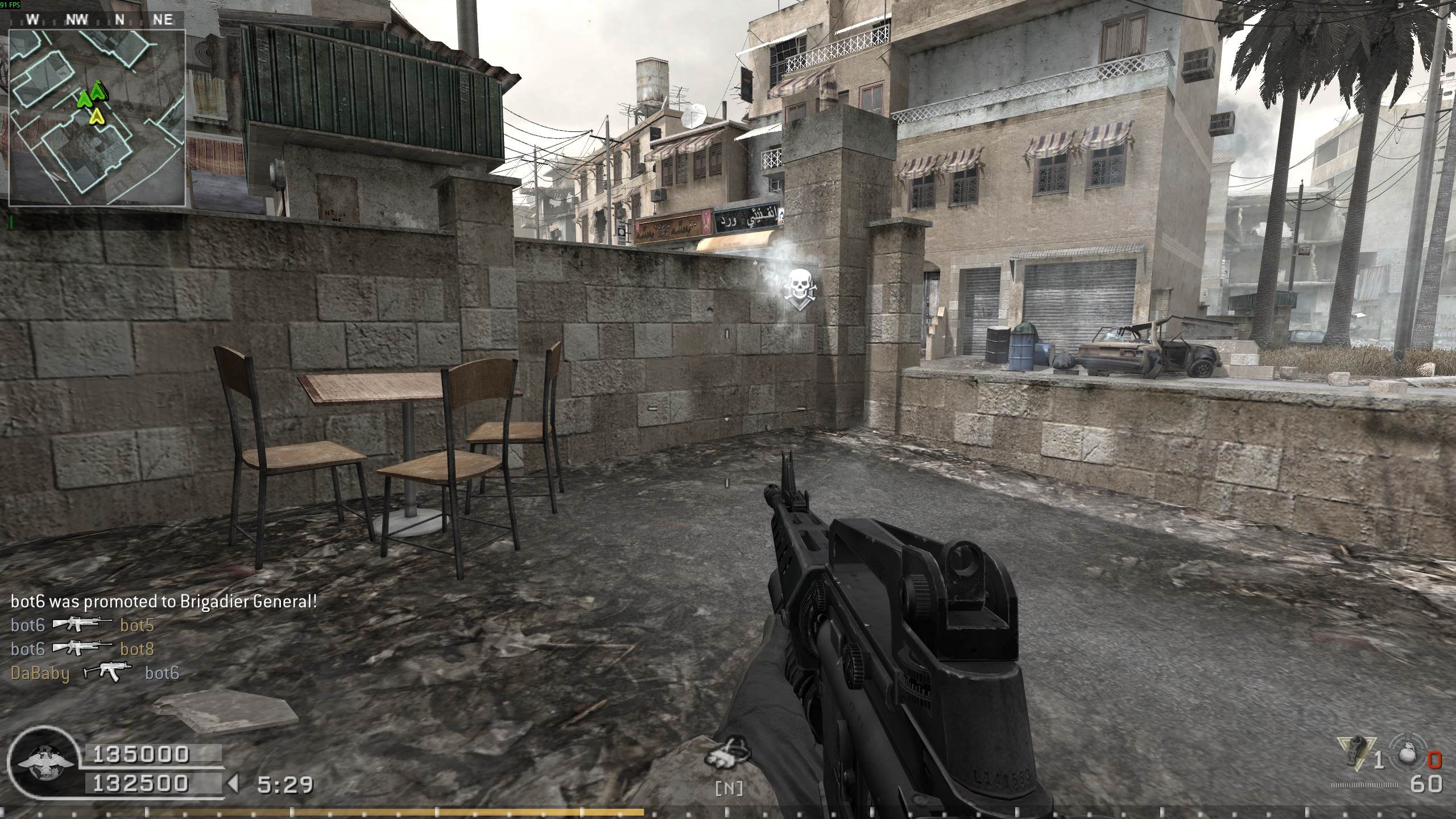The width and height of the screenshot is (1456, 819).
Task: Select the bot6 killed bot8 feed entry
Action: [82, 649]
